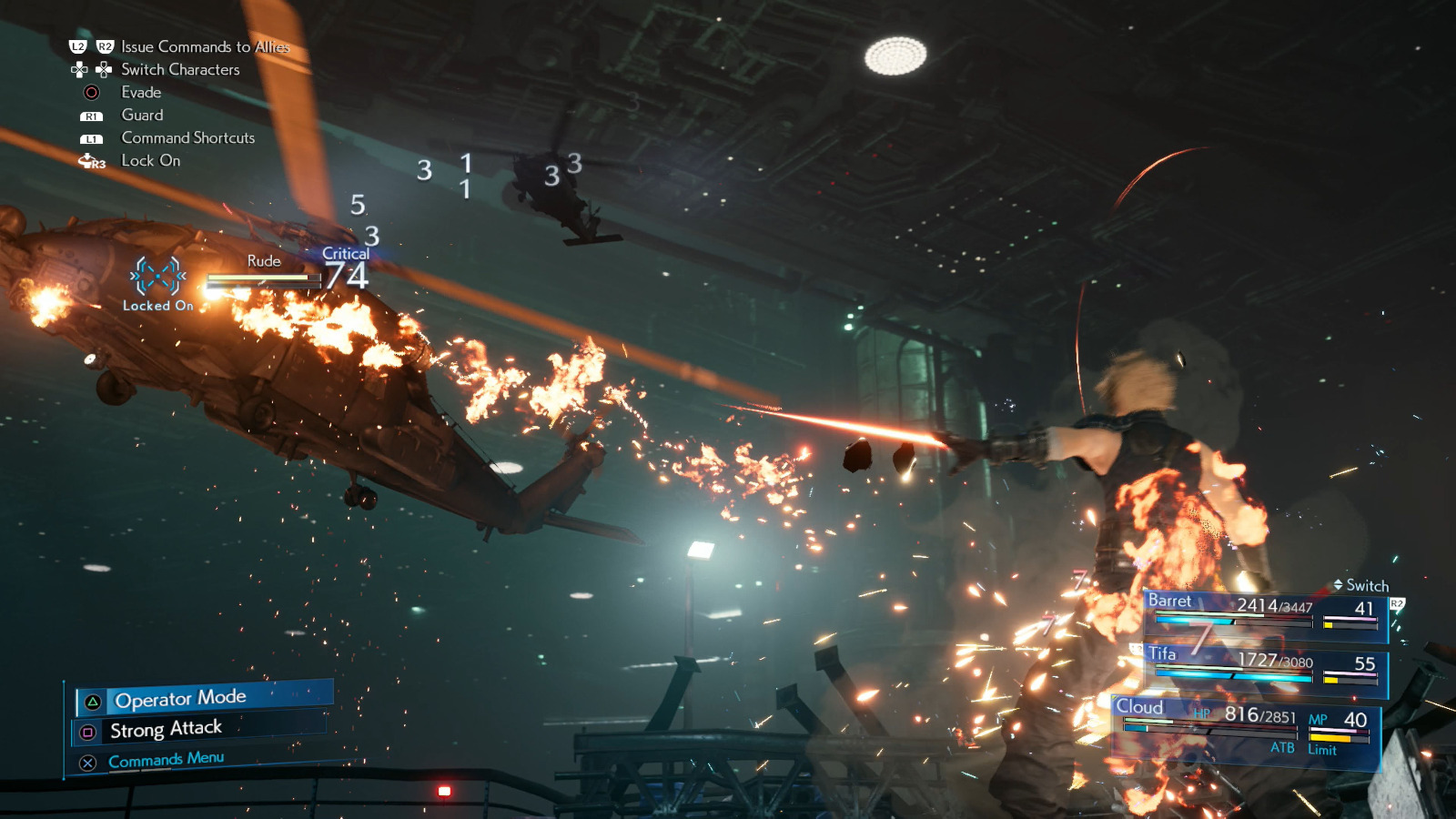Click the R2 icon beside Barret's status bar
Image resolution: width=1456 pixels, height=819 pixels.
point(1397,604)
